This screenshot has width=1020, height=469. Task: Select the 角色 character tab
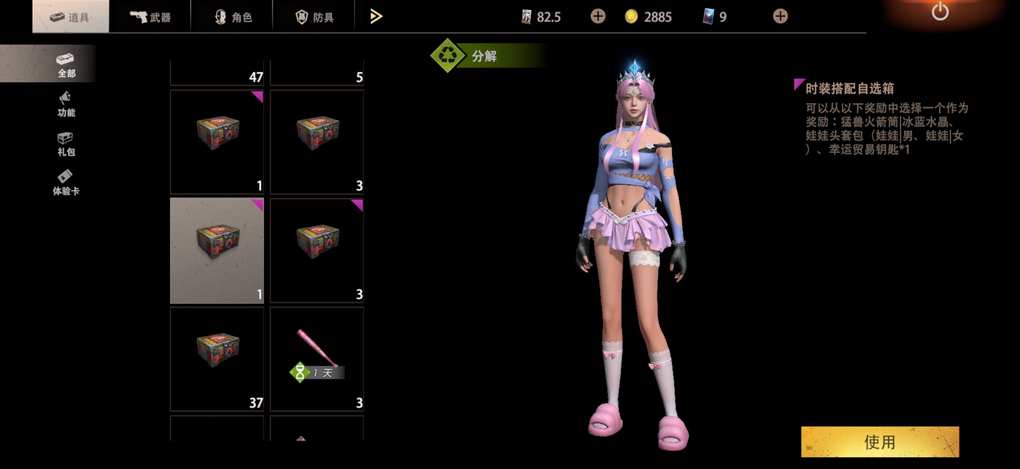(234, 17)
